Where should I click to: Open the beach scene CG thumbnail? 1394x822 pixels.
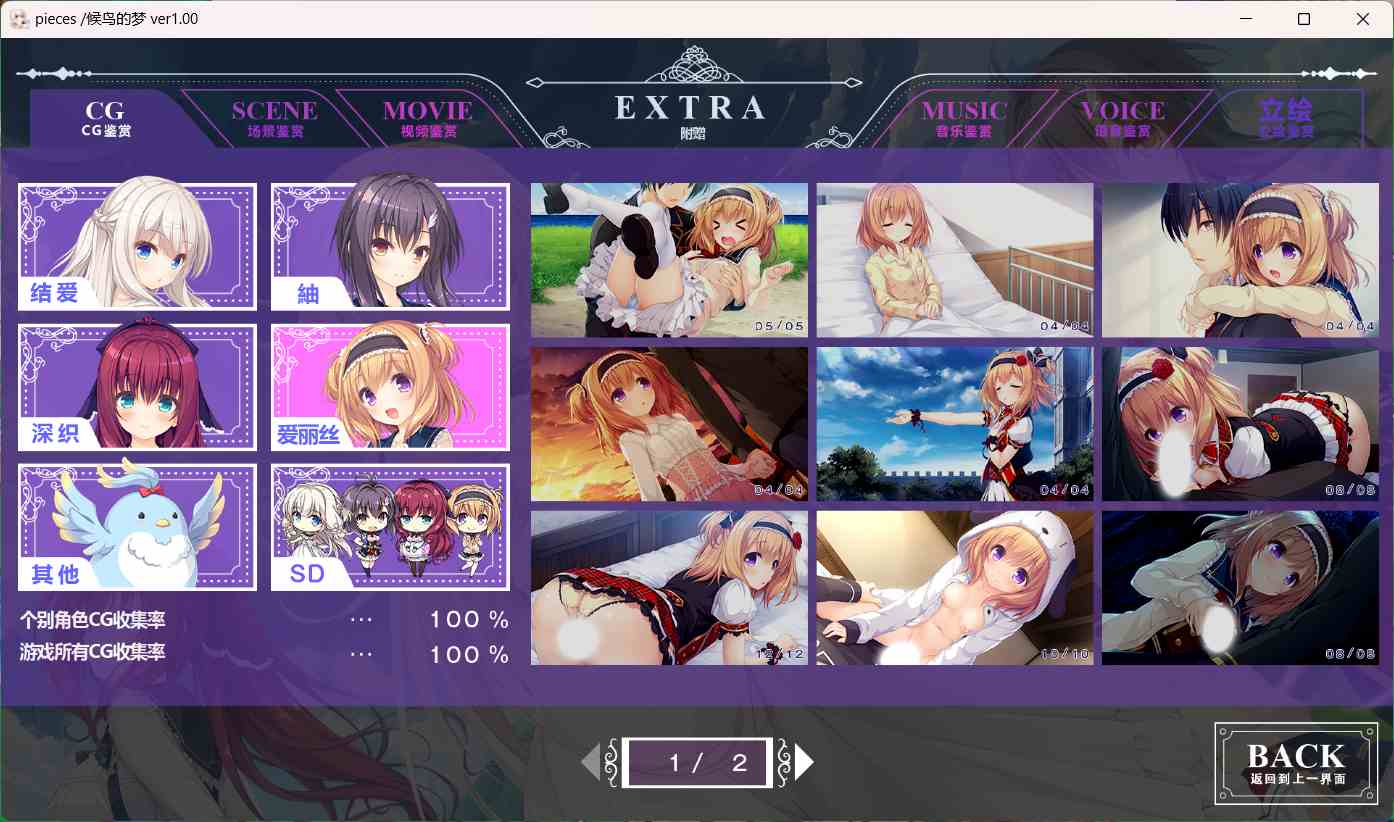coord(669,260)
